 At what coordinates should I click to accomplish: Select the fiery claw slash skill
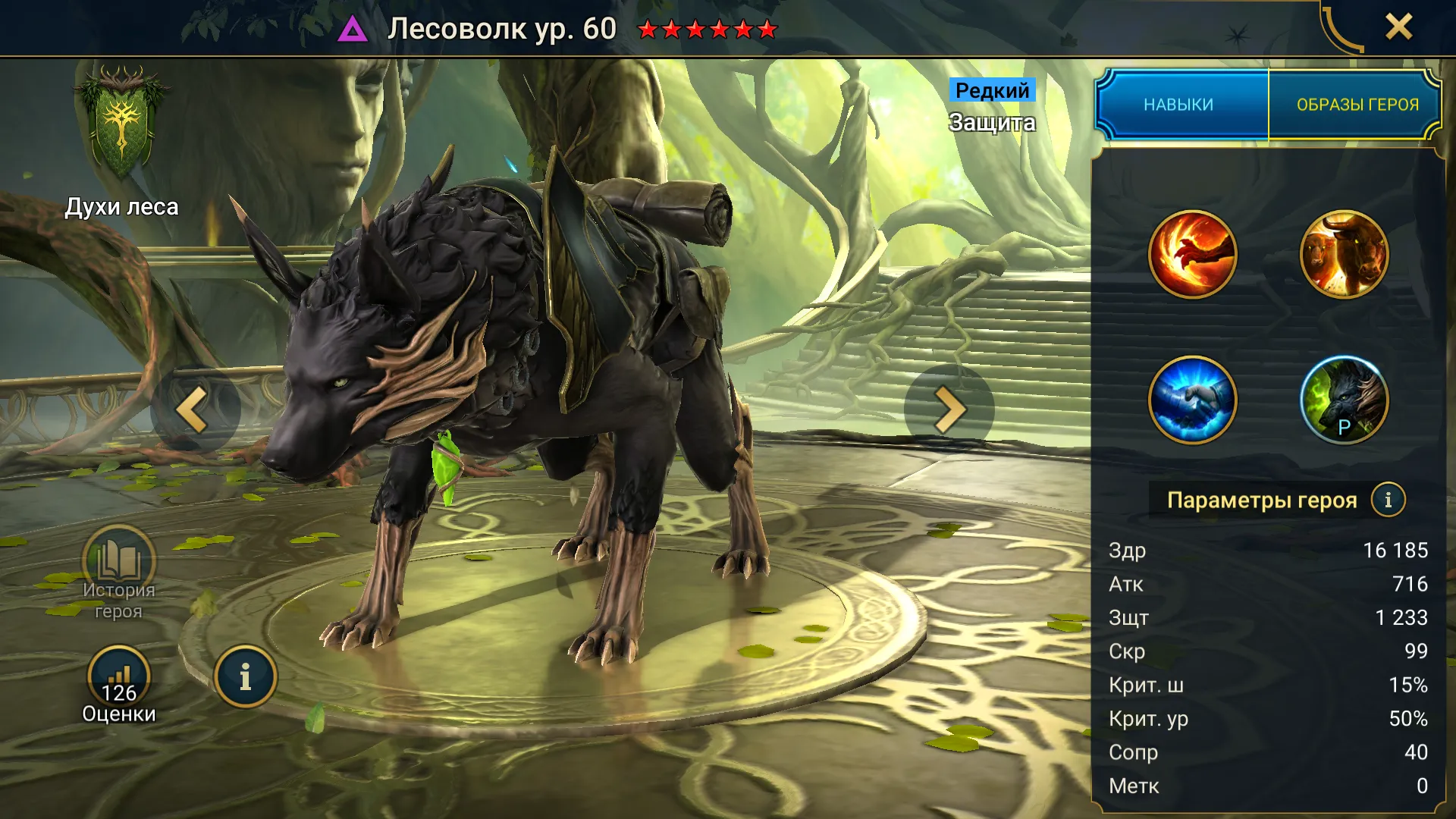click(x=1192, y=254)
